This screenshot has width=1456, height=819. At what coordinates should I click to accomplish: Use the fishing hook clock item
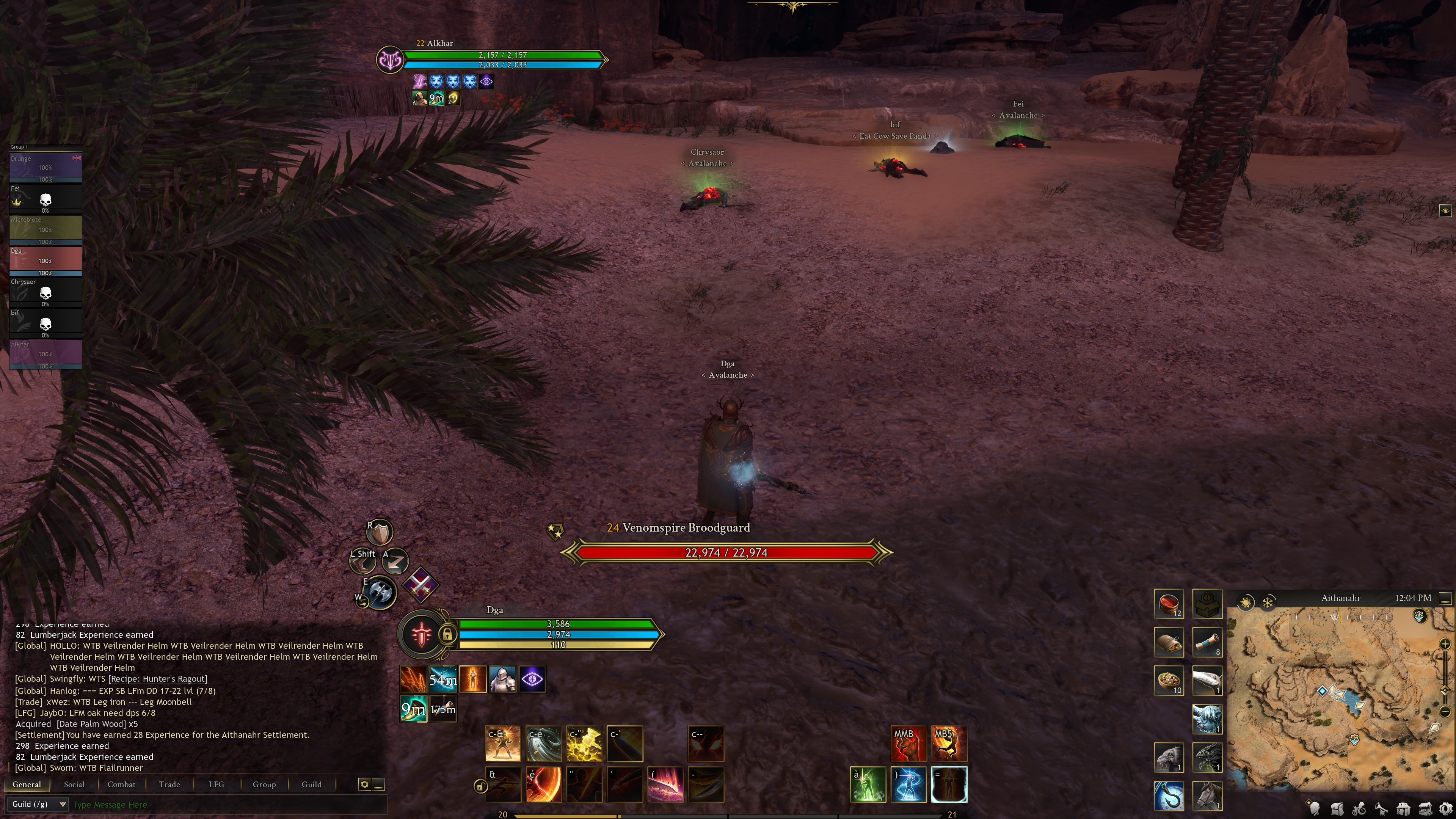[1168, 795]
